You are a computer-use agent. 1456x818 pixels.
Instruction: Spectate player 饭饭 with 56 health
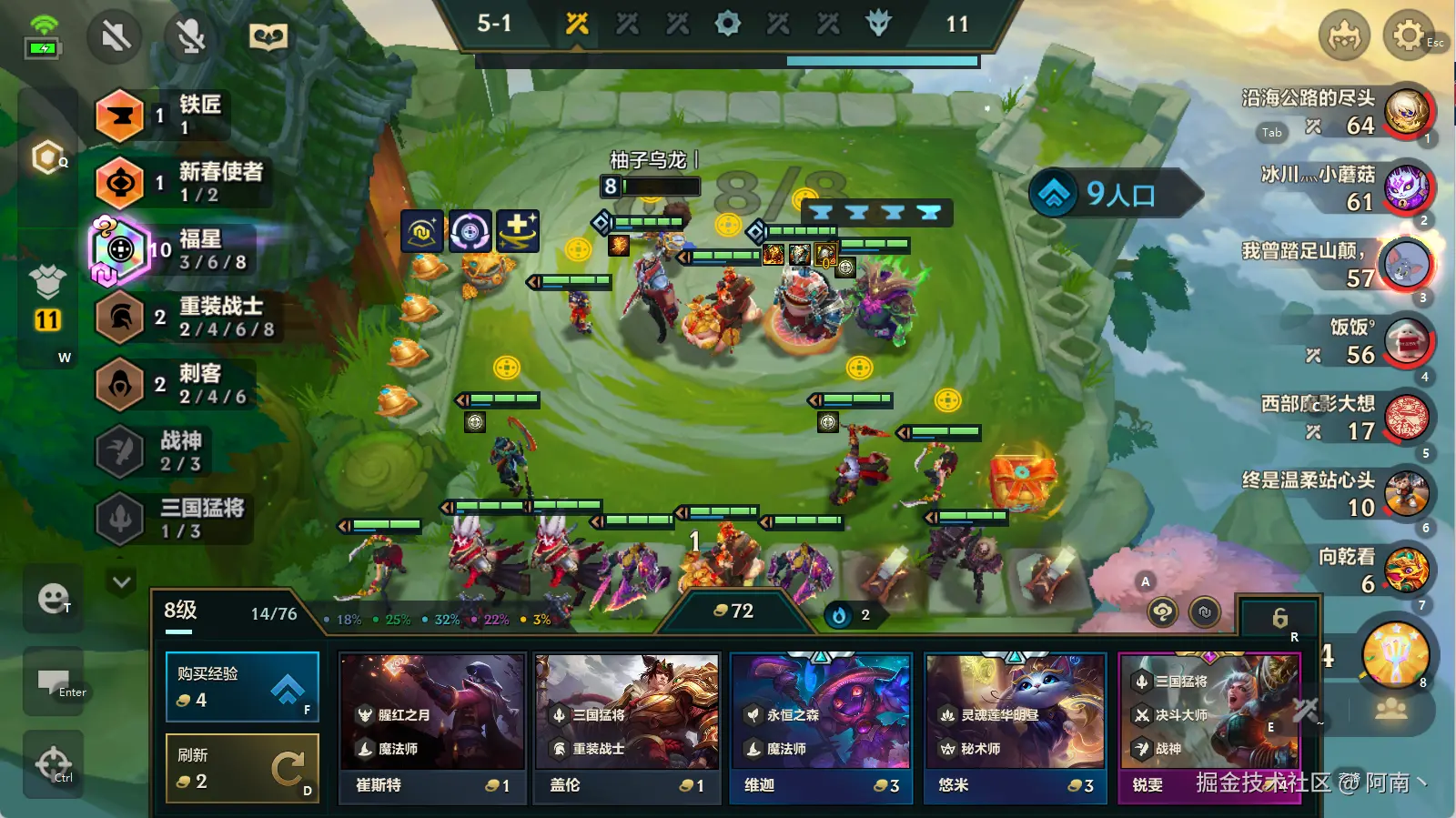(1408, 341)
